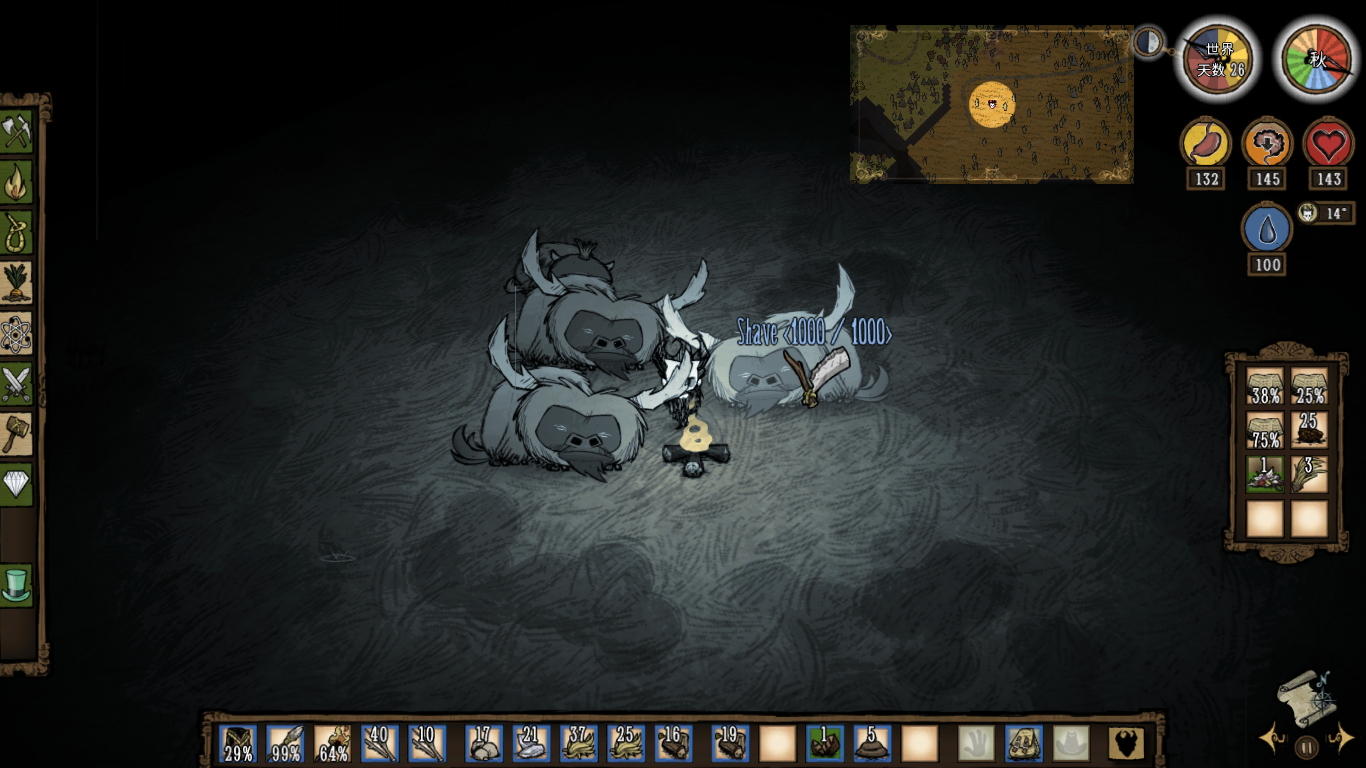Select the rope Survival crafting tab

[x=17, y=232]
